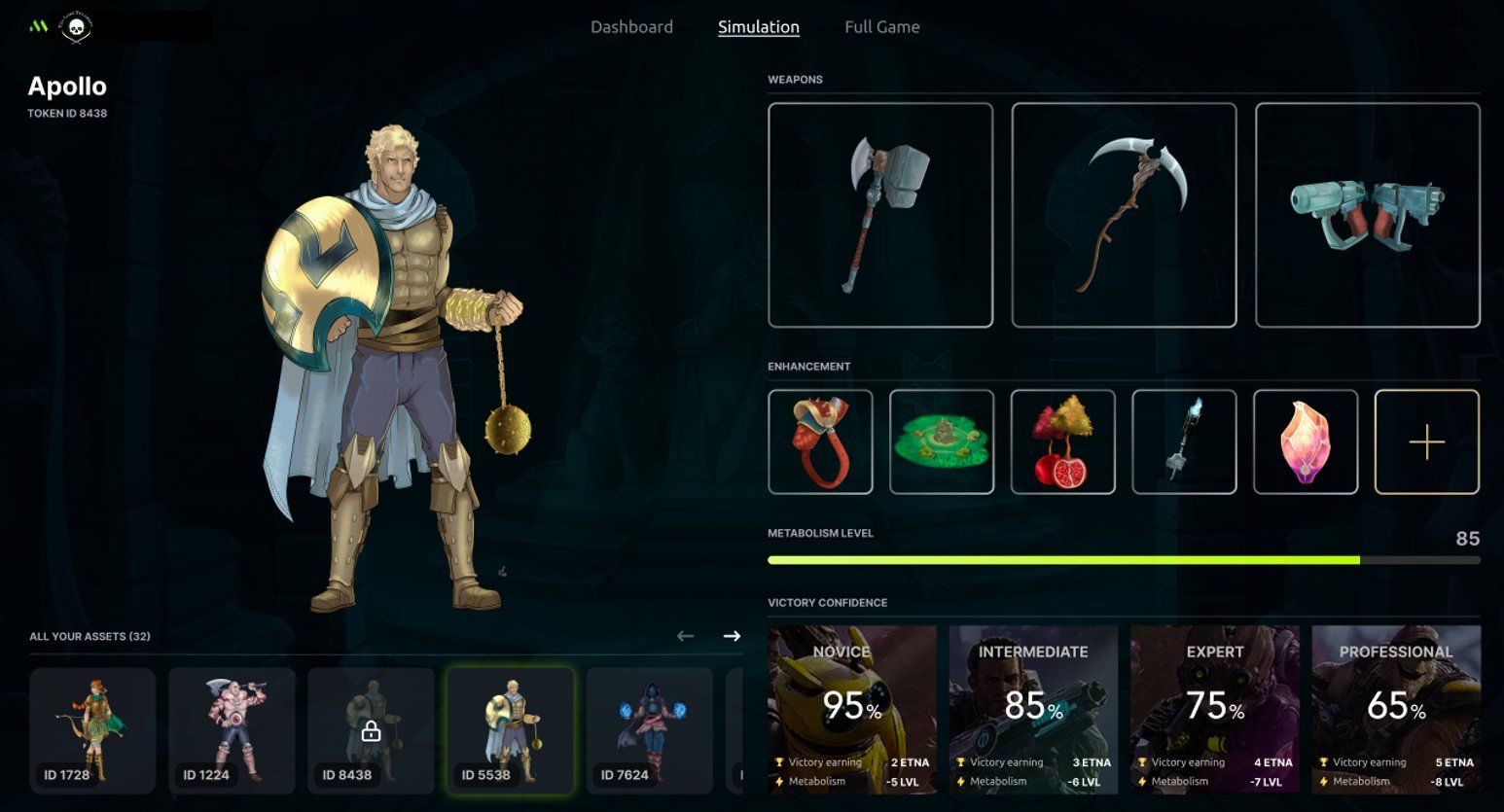Show next assets with the right arrow
Screen dimensions: 1504x812
(732, 636)
